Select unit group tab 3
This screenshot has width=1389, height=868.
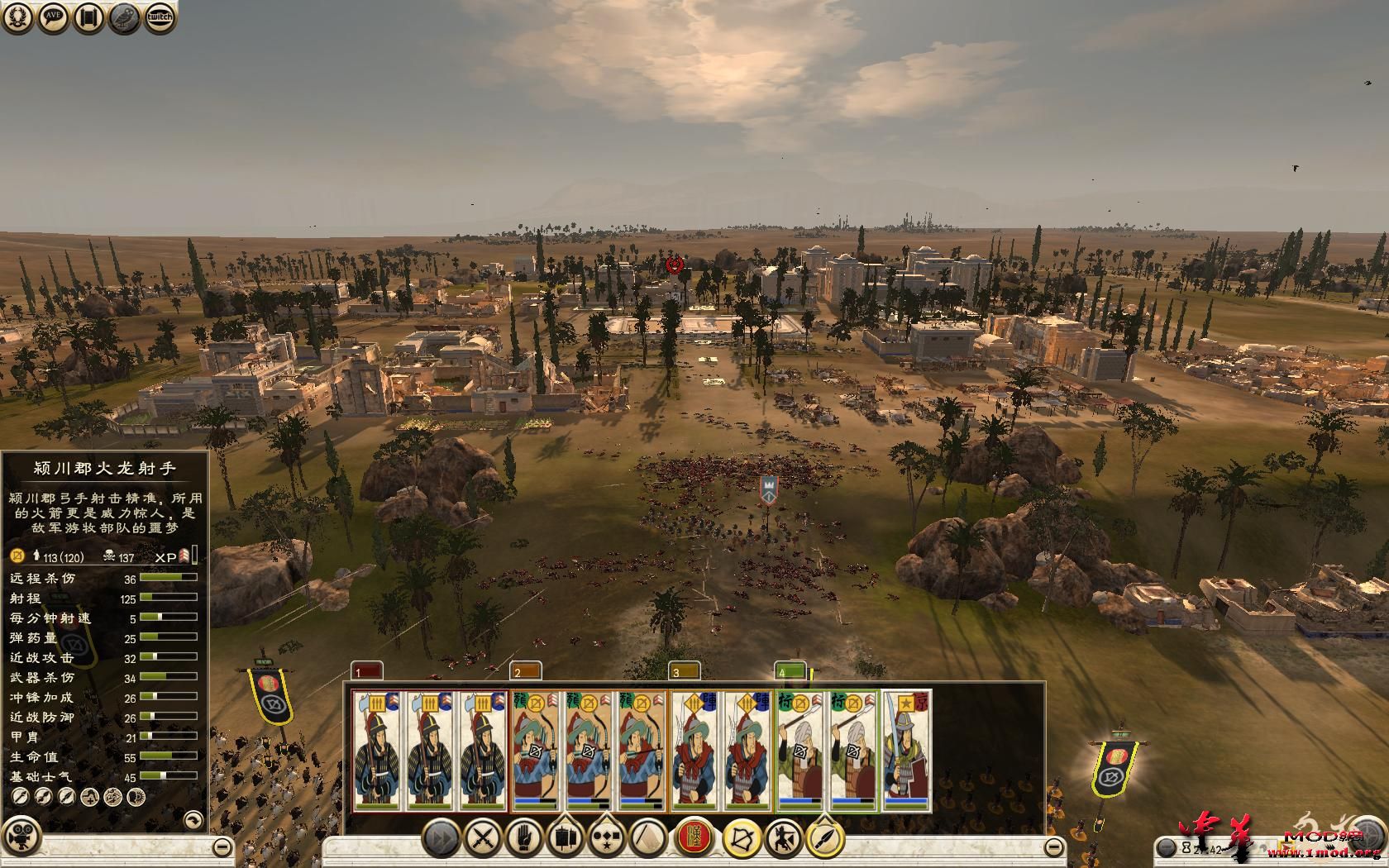point(684,671)
